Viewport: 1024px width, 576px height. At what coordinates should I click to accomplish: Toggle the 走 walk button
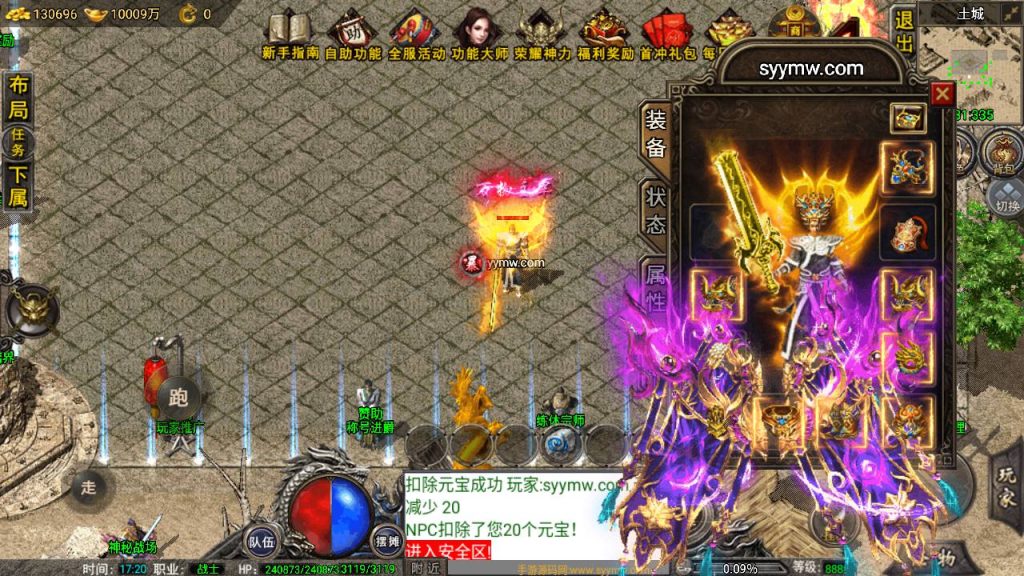tap(90, 487)
